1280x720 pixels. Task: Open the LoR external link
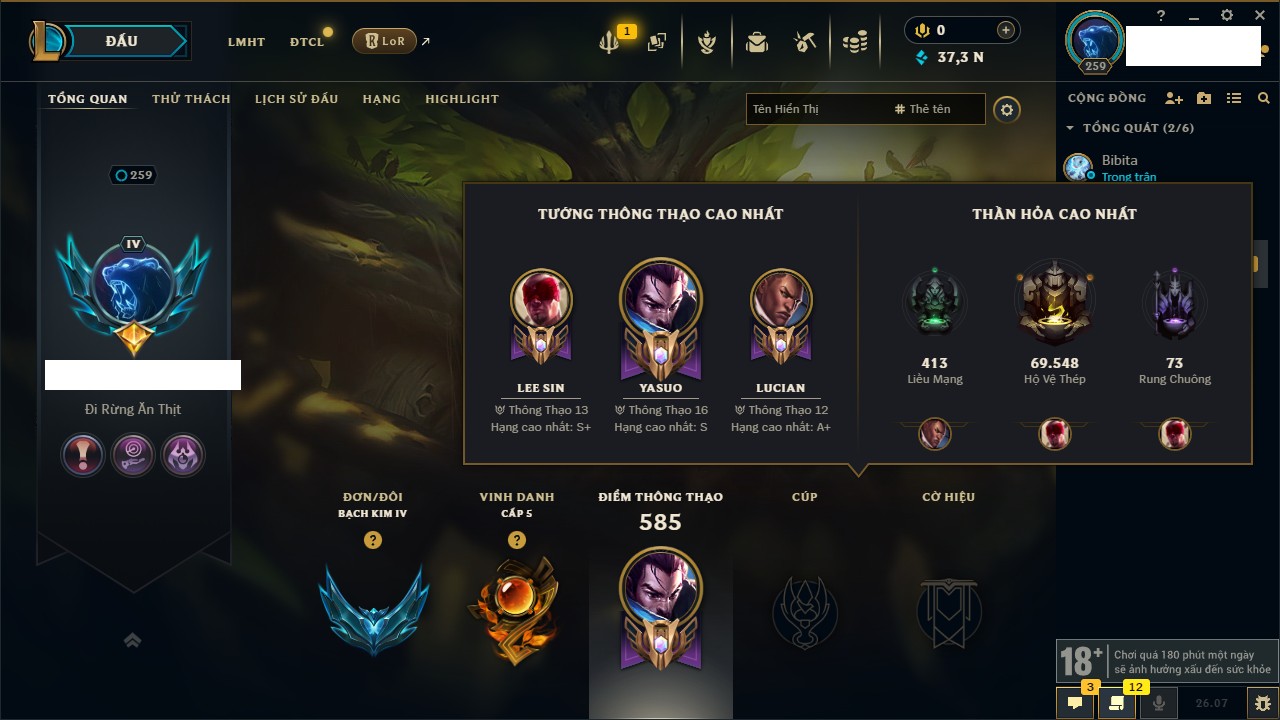pyautogui.click(x=385, y=41)
